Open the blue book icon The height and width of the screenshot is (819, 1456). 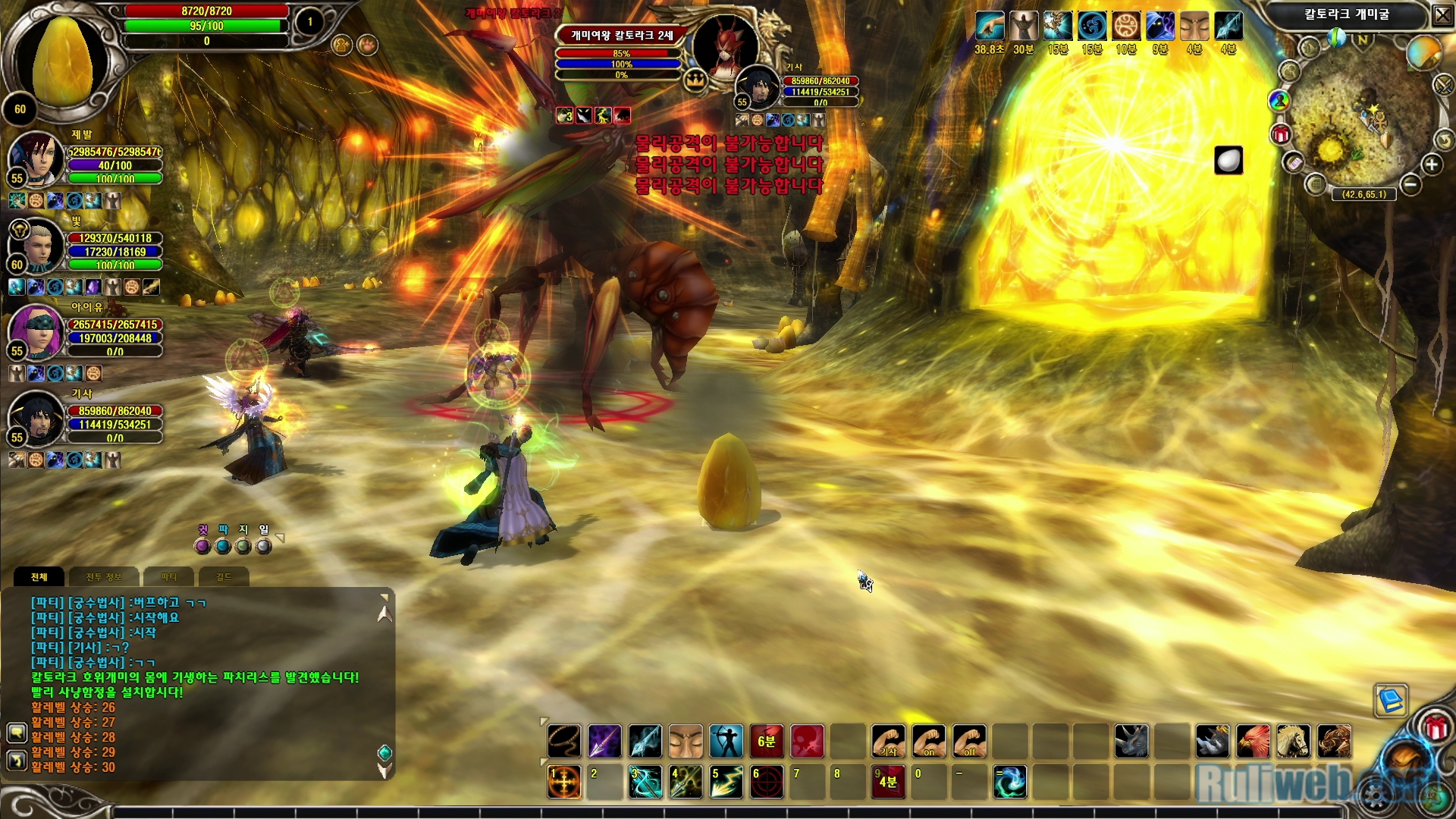(x=1391, y=701)
